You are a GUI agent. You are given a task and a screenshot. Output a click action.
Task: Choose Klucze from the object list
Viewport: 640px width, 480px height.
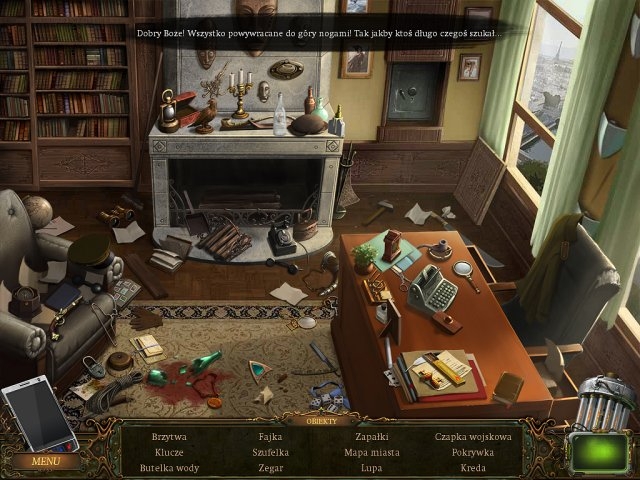tap(169, 452)
